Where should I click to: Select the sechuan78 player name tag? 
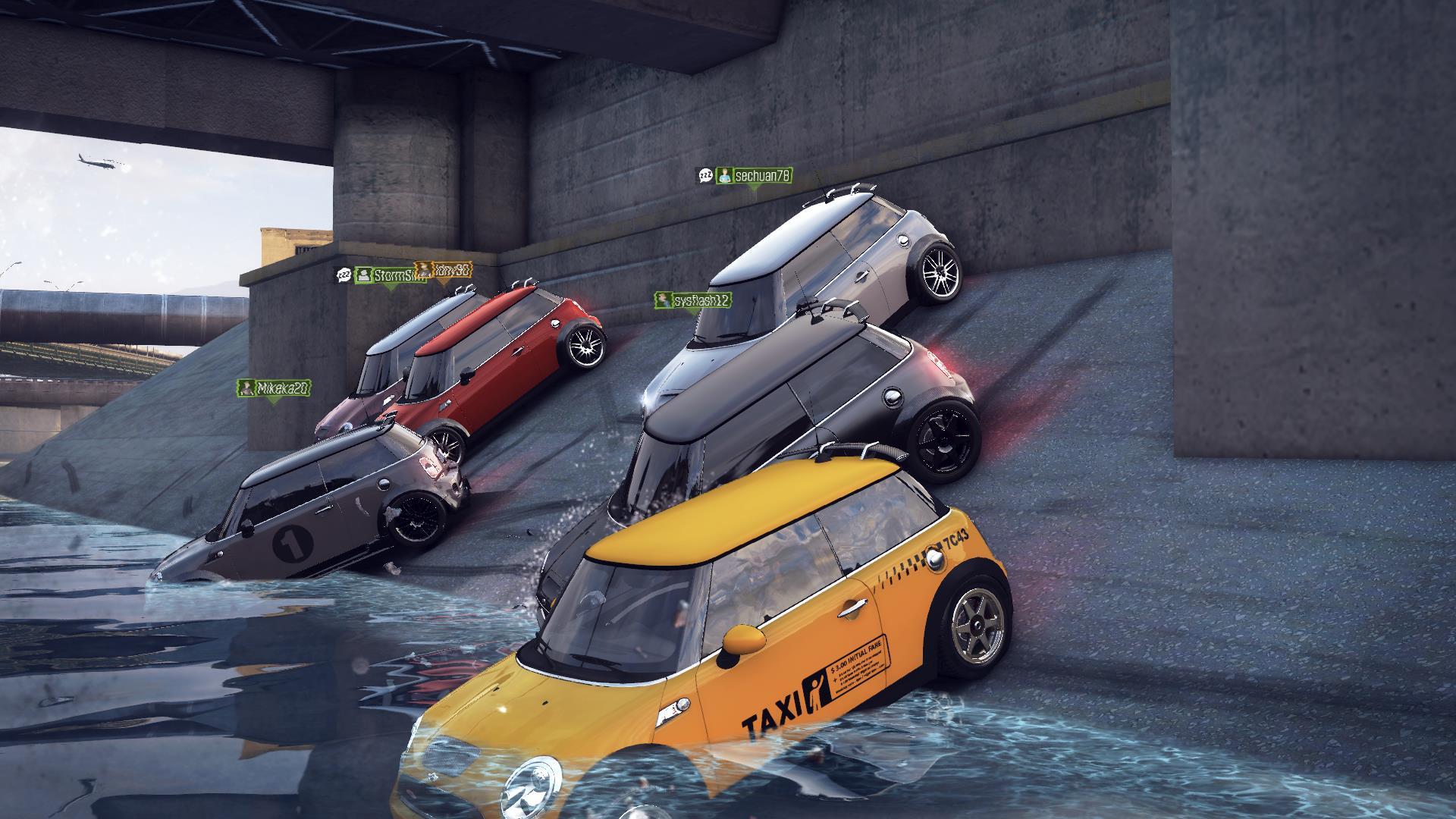pos(754,176)
